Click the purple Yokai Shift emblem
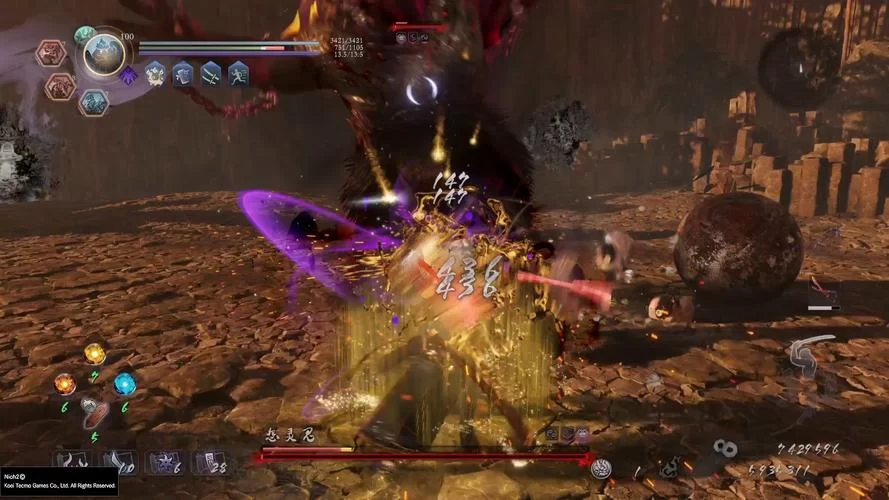Image resolution: width=889 pixels, height=500 pixels. tap(128, 75)
